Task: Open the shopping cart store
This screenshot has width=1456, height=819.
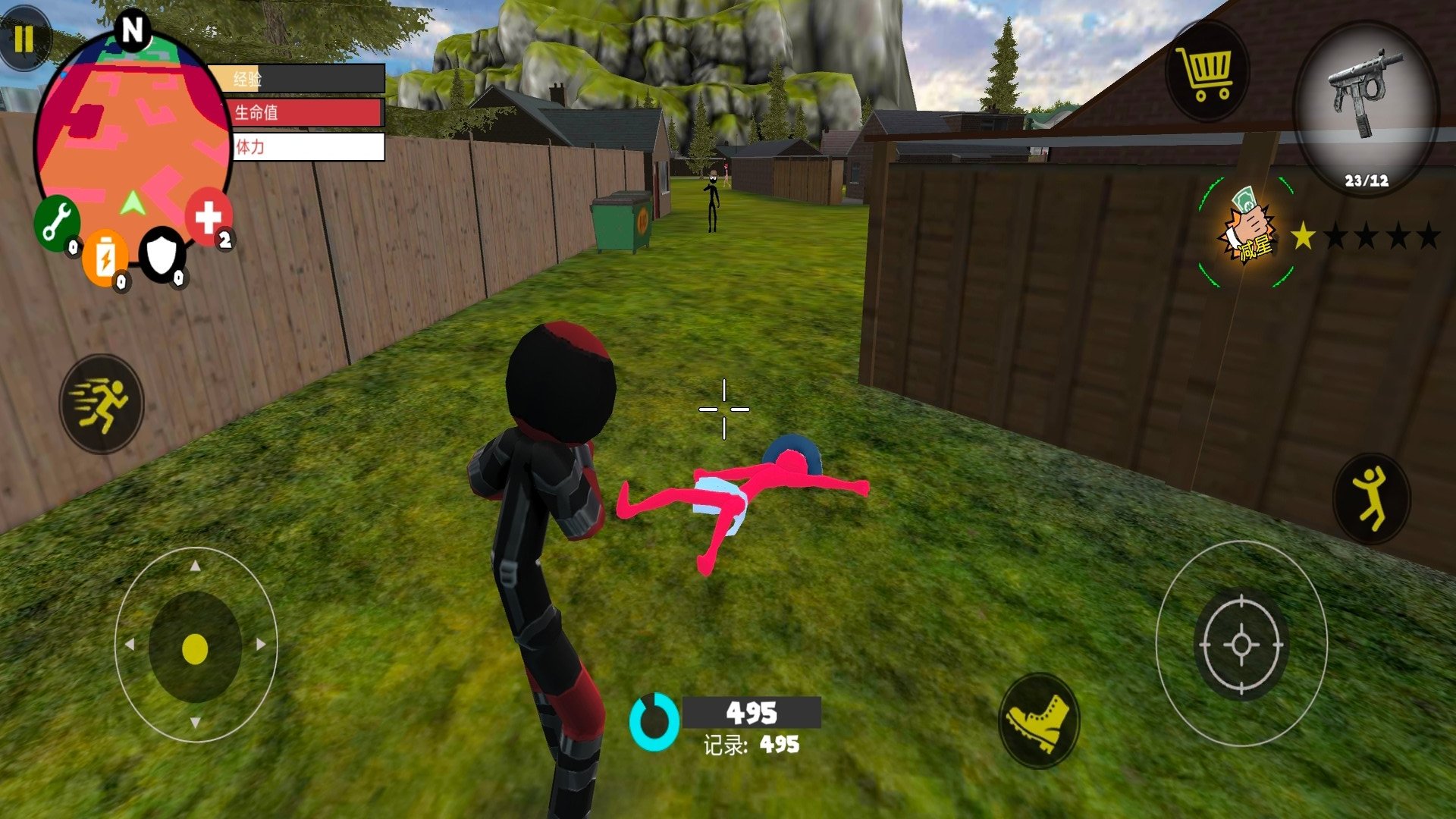Action: 1205,73
